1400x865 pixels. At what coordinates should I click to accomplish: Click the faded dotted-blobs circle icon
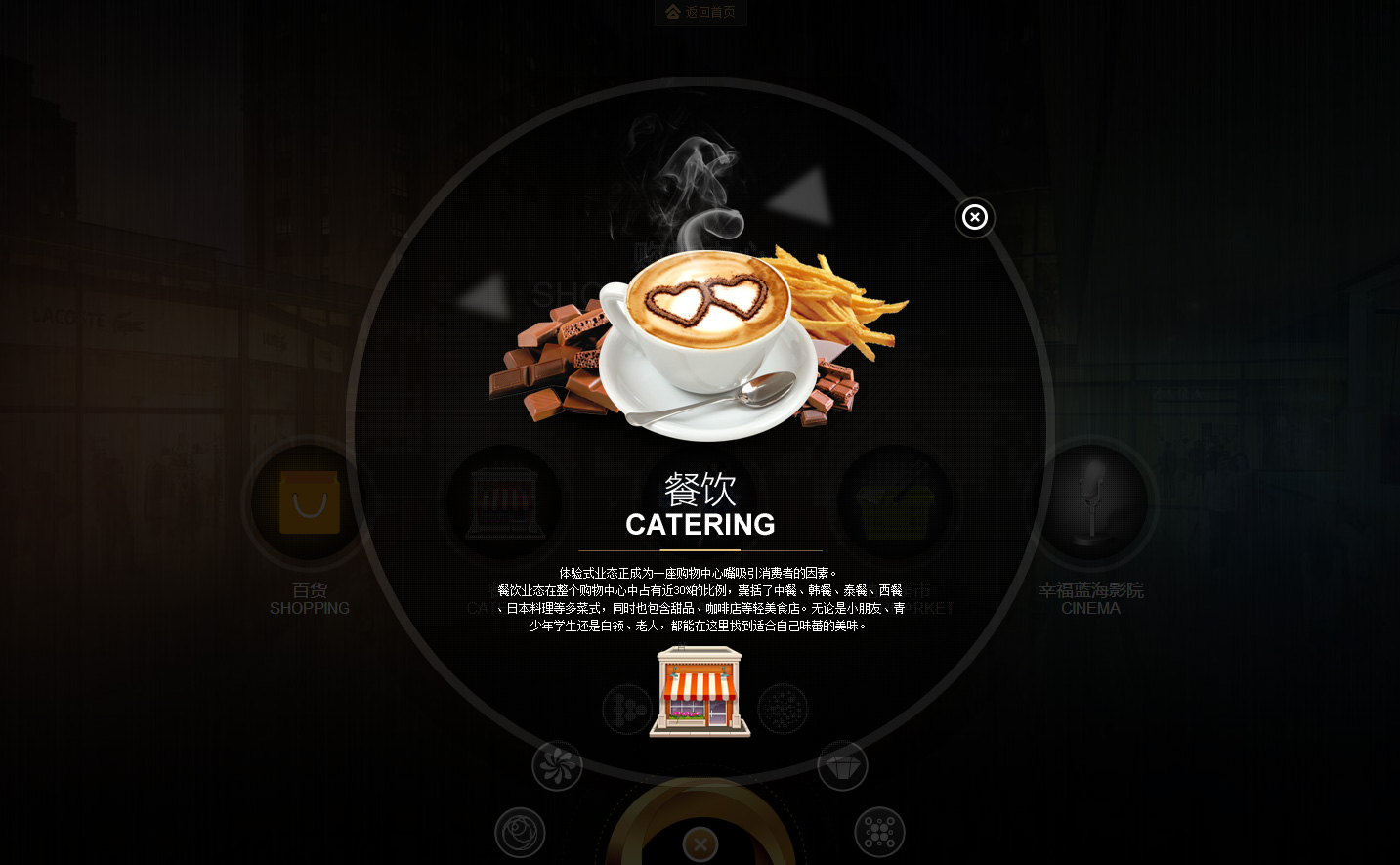[626, 709]
